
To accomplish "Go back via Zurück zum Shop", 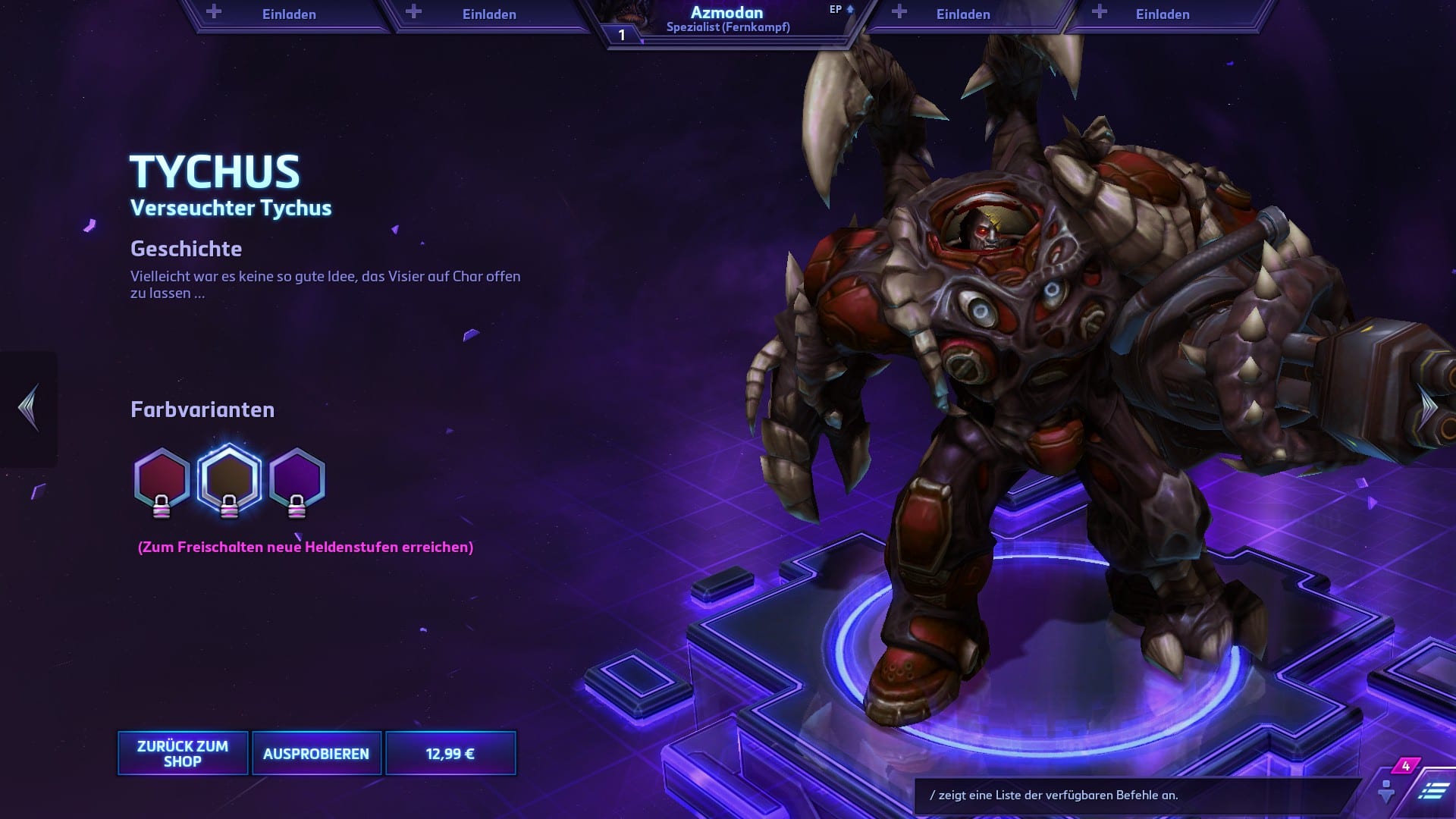I will coord(183,753).
